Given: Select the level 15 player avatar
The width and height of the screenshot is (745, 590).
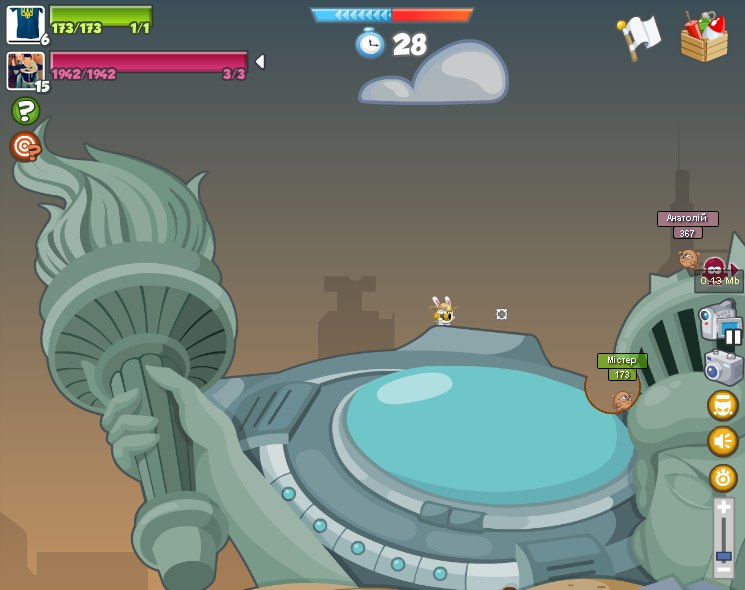Looking at the screenshot, I should [x=24, y=70].
